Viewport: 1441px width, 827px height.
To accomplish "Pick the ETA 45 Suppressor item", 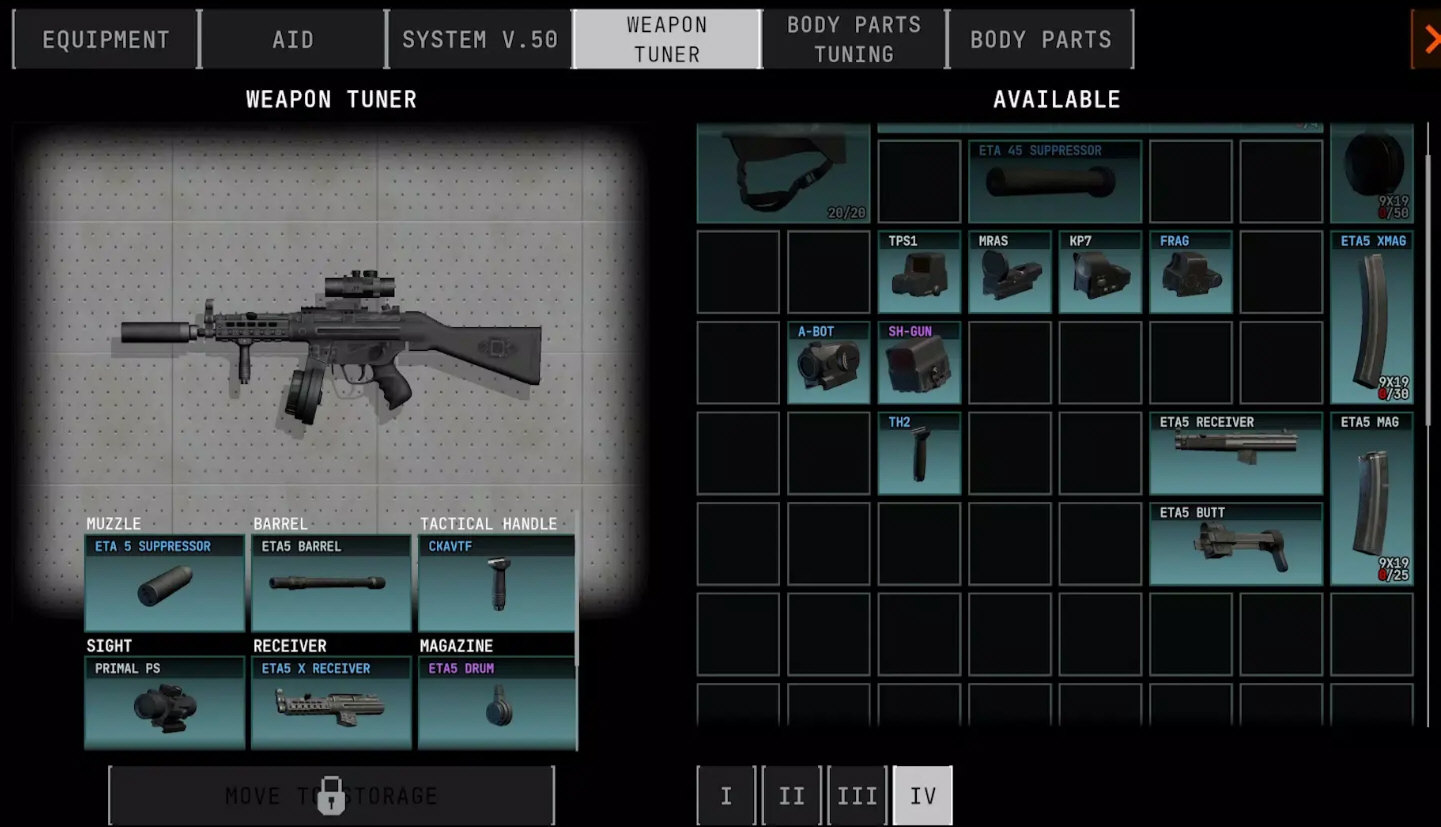I will tap(1054, 181).
